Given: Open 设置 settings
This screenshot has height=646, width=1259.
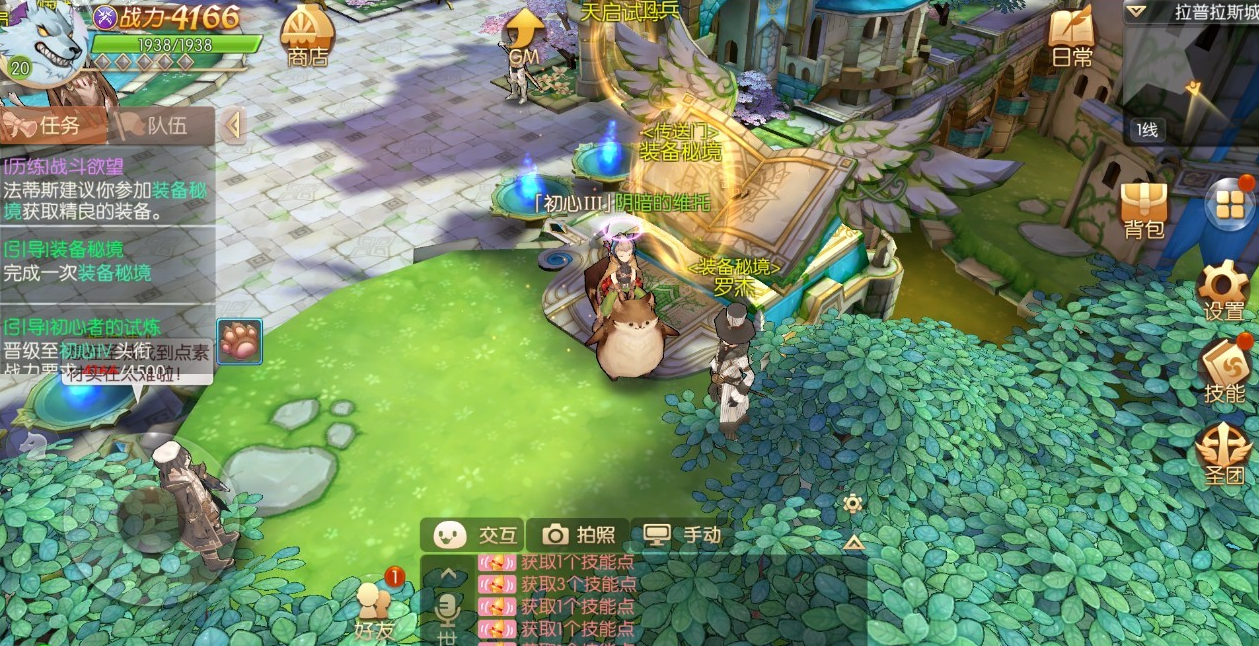Looking at the screenshot, I should (x=1224, y=290).
